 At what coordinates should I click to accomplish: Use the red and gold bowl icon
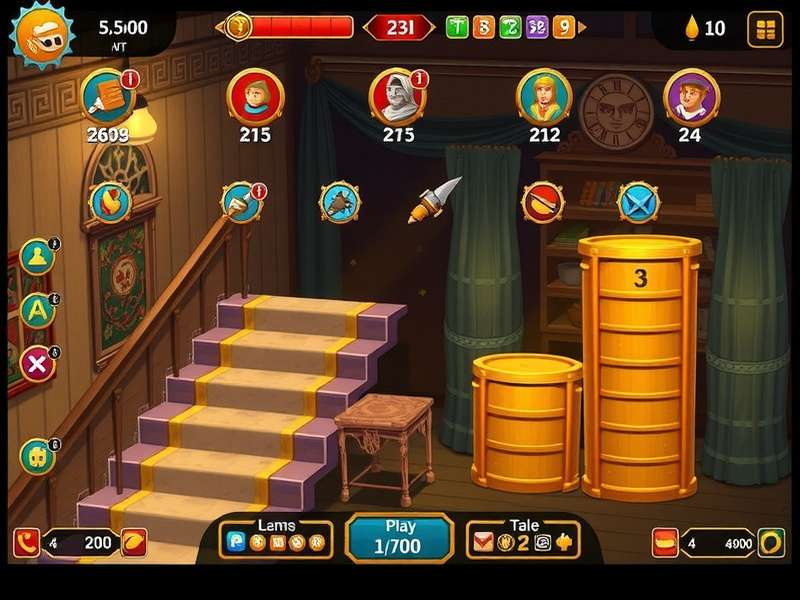(x=543, y=203)
